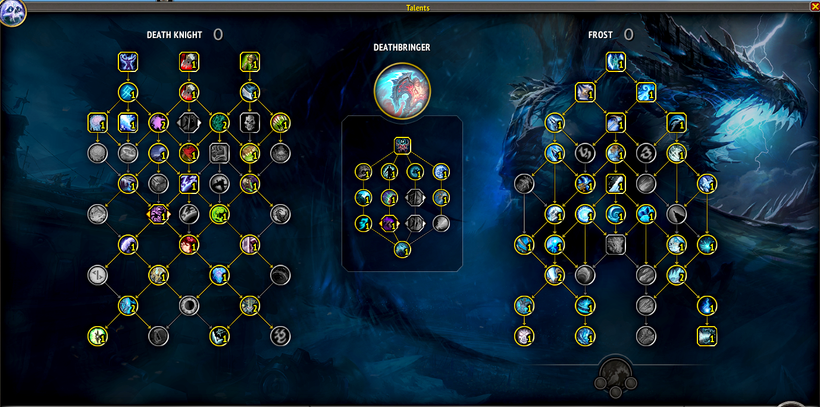820x407 pixels.
Task: Click the portrait icon in the window's corner
Action: (12, 13)
